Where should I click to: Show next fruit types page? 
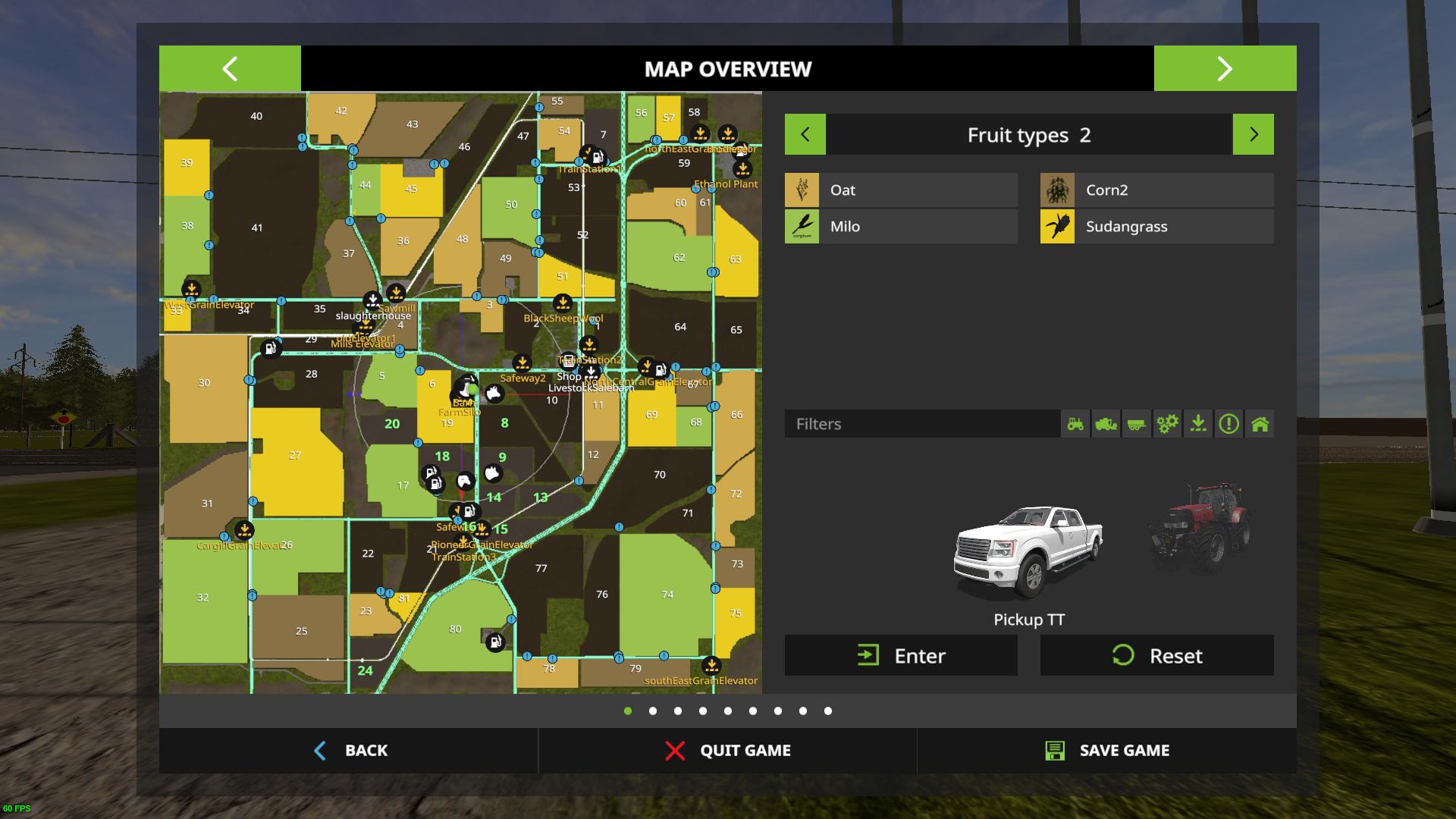pos(1253,135)
